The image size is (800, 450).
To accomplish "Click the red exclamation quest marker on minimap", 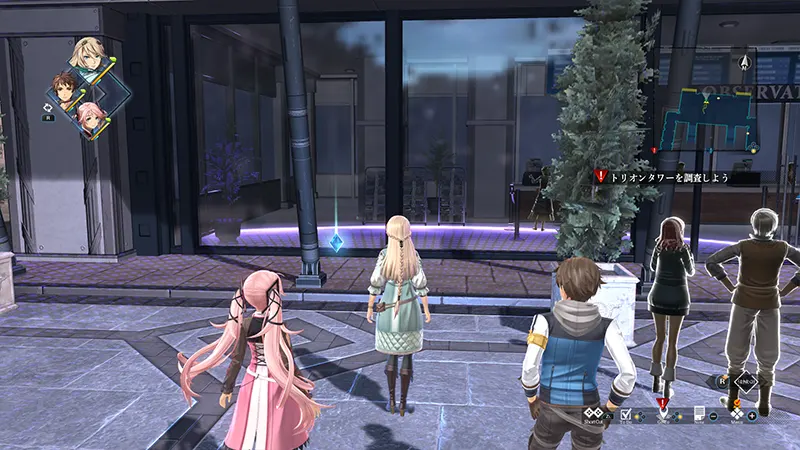I will tap(654, 150).
